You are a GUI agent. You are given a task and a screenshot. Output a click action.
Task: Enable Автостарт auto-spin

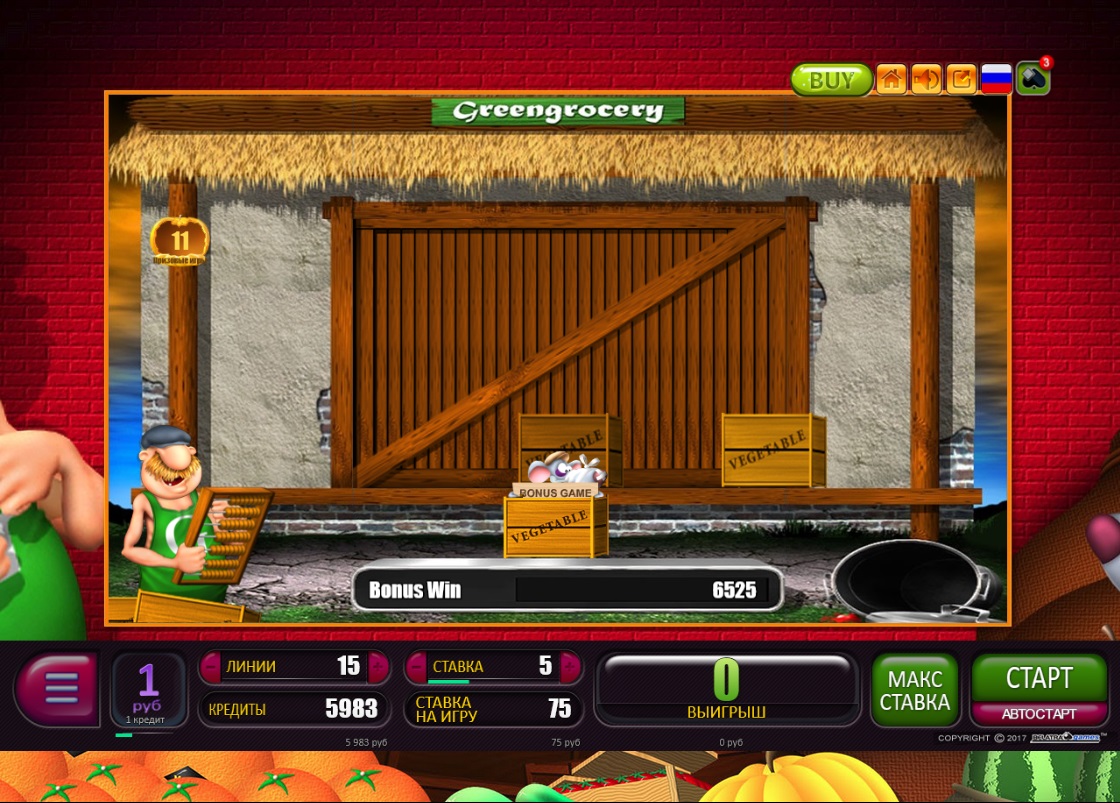point(1039,714)
